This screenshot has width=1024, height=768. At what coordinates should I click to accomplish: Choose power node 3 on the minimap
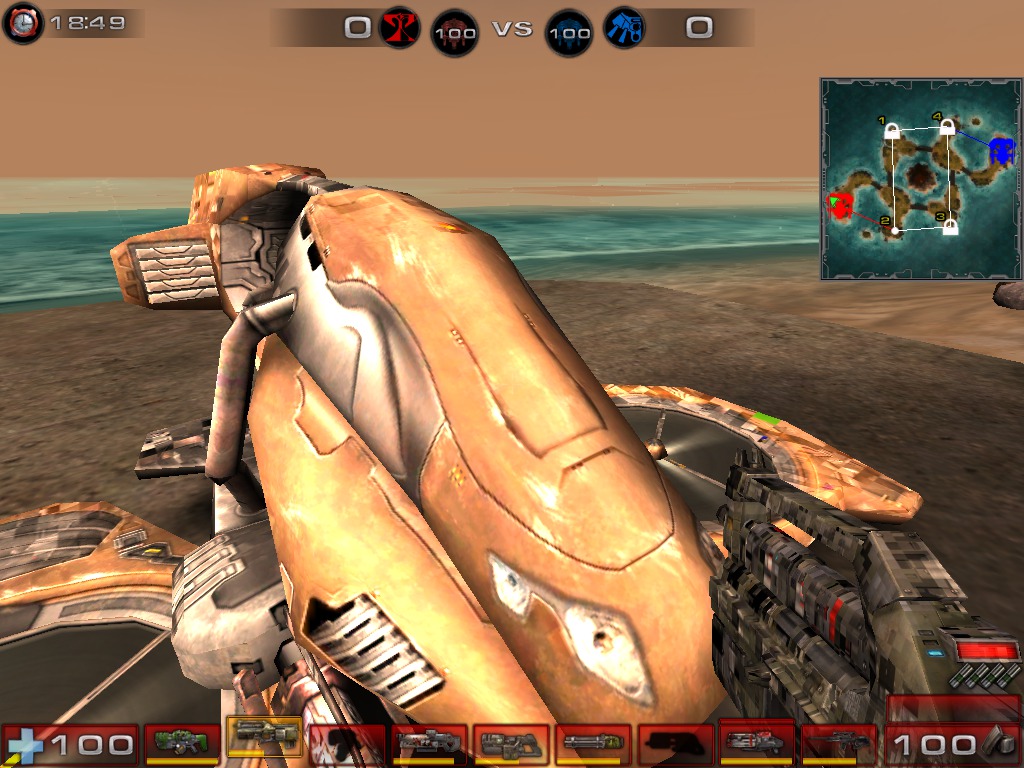[x=950, y=227]
